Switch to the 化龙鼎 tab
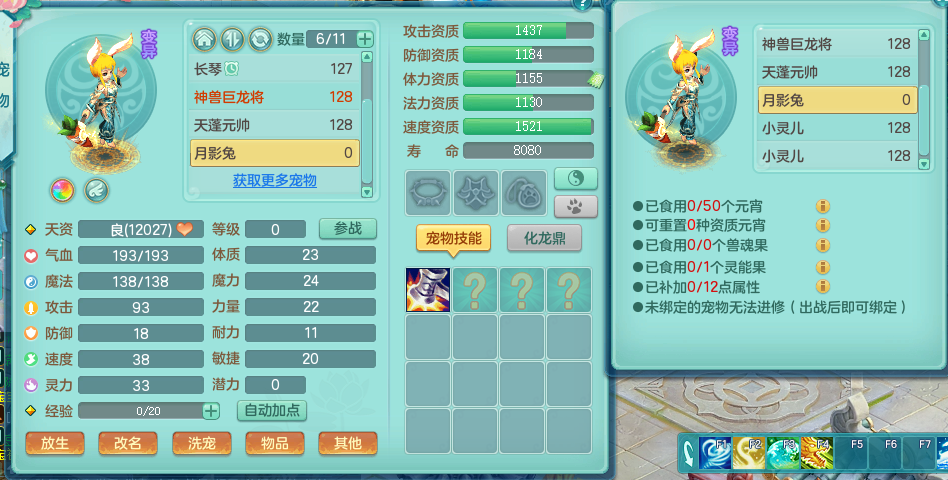This screenshot has width=948, height=480. (x=545, y=238)
